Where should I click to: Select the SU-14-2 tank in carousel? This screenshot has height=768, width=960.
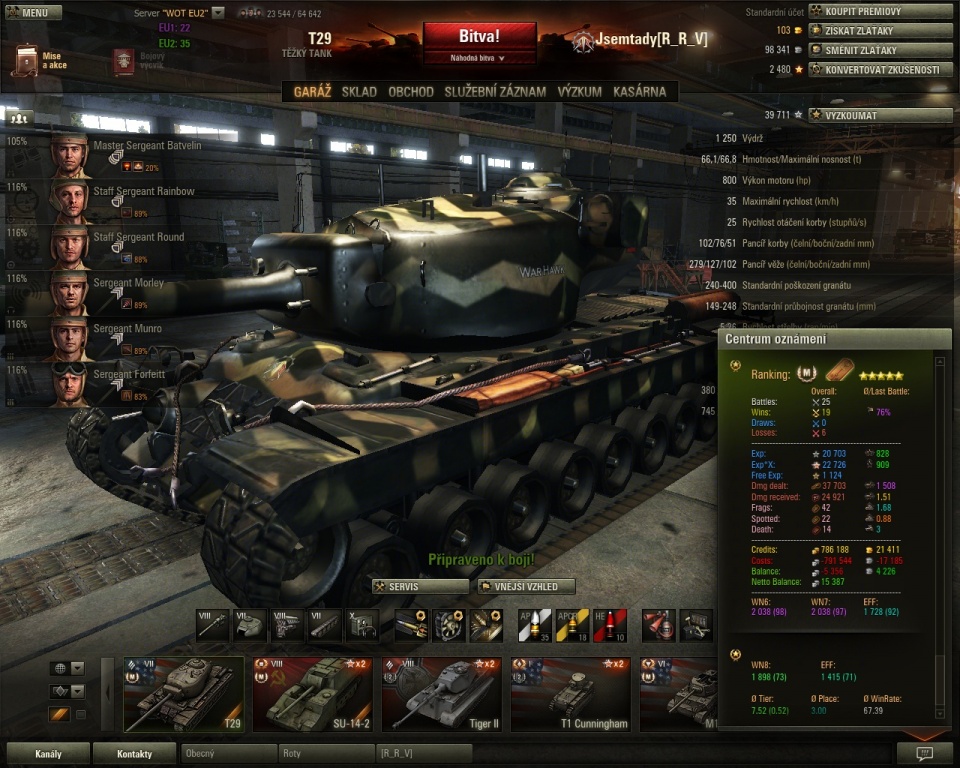pos(312,694)
